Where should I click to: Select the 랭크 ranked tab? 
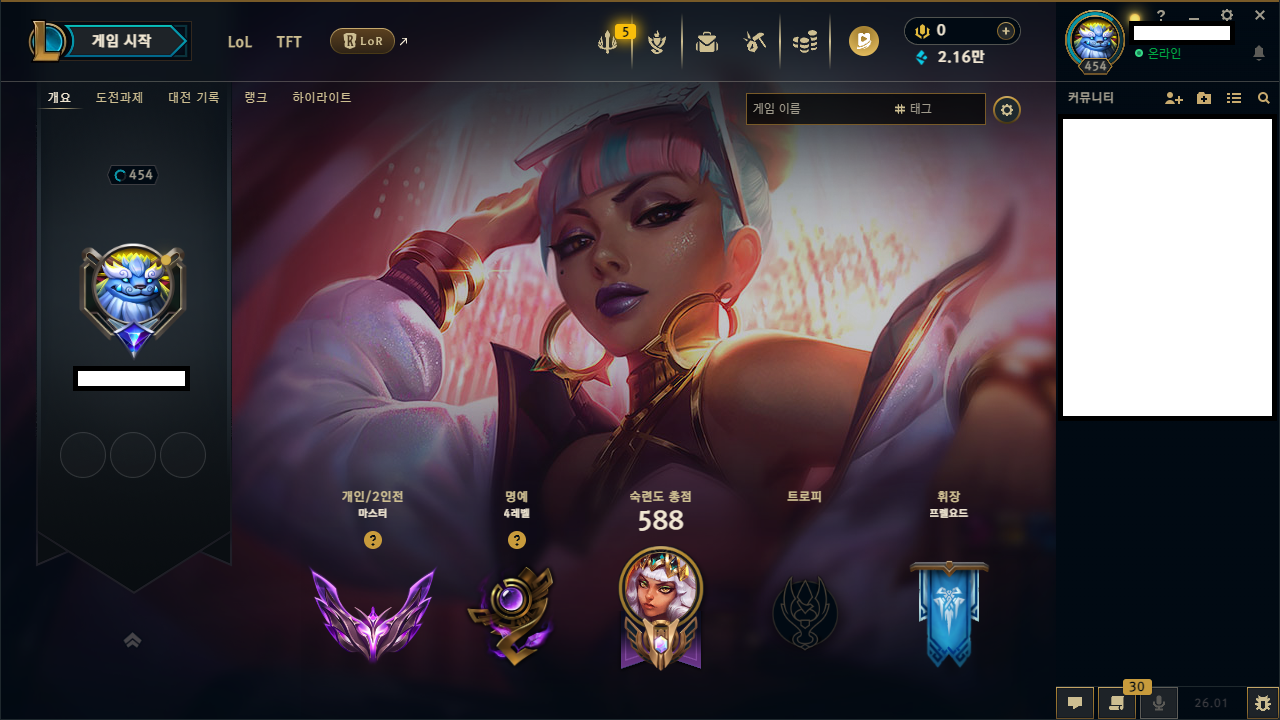click(256, 98)
